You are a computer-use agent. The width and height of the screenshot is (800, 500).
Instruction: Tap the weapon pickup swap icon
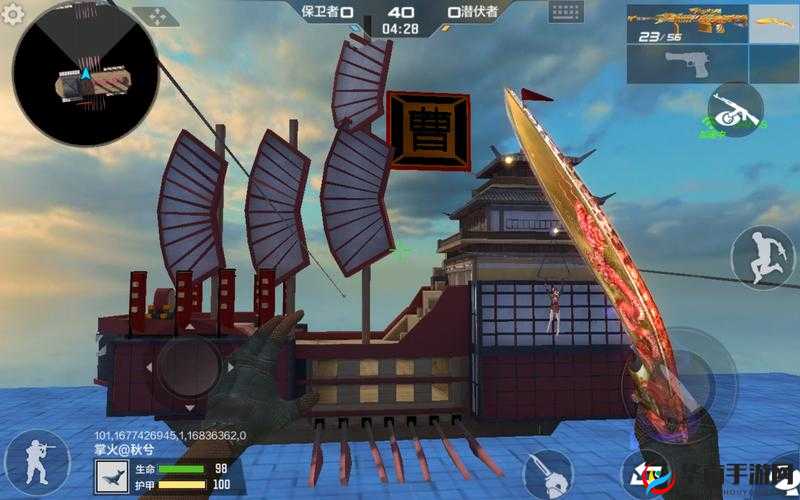(x=735, y=112)
